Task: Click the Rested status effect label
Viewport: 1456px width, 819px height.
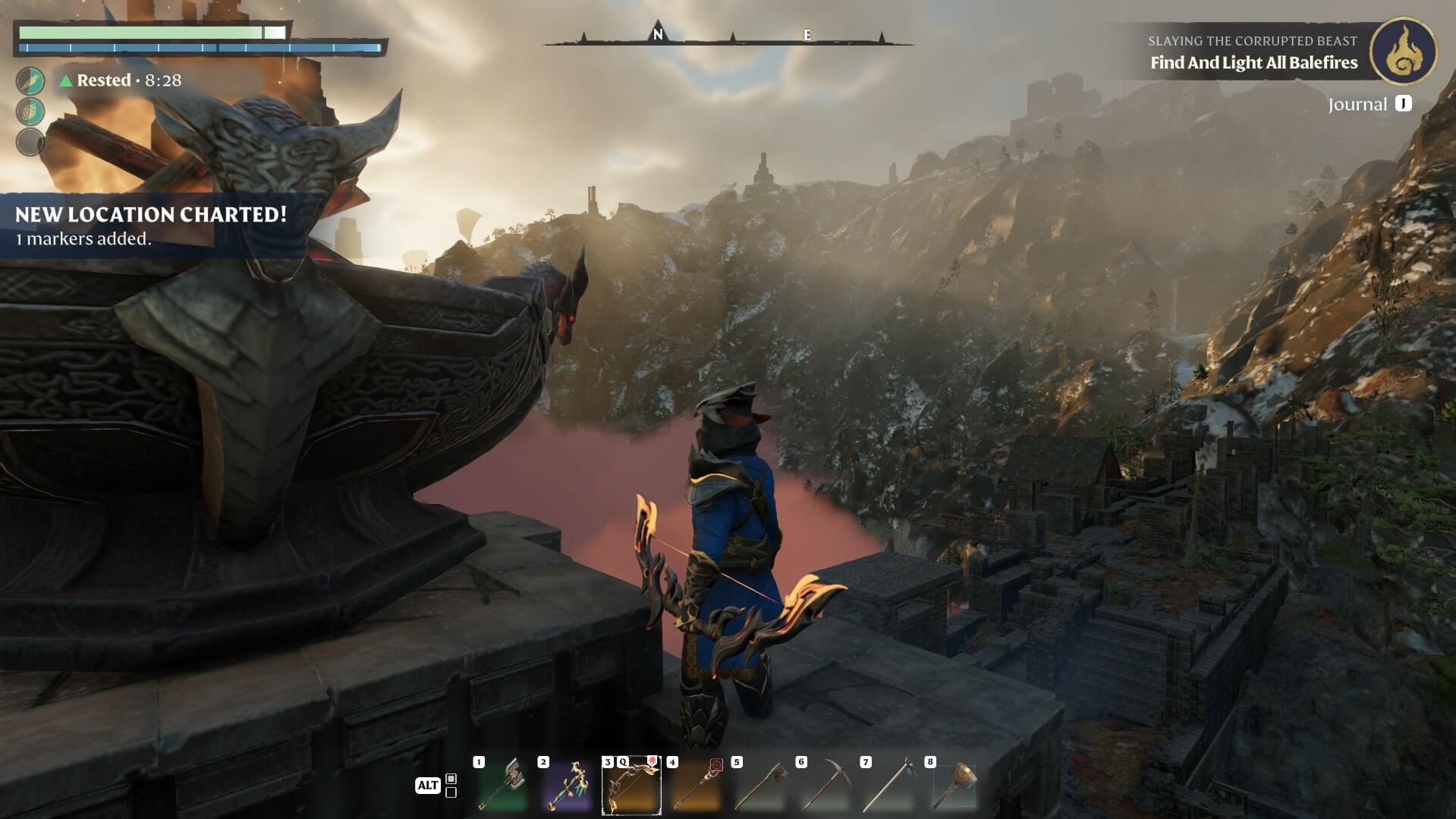Action: point(103,80)
